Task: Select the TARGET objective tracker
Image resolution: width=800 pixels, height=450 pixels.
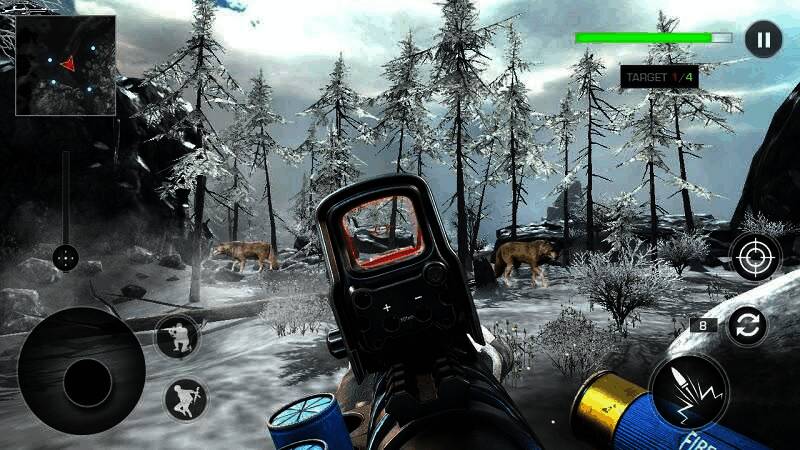Action: click(659, 77)
